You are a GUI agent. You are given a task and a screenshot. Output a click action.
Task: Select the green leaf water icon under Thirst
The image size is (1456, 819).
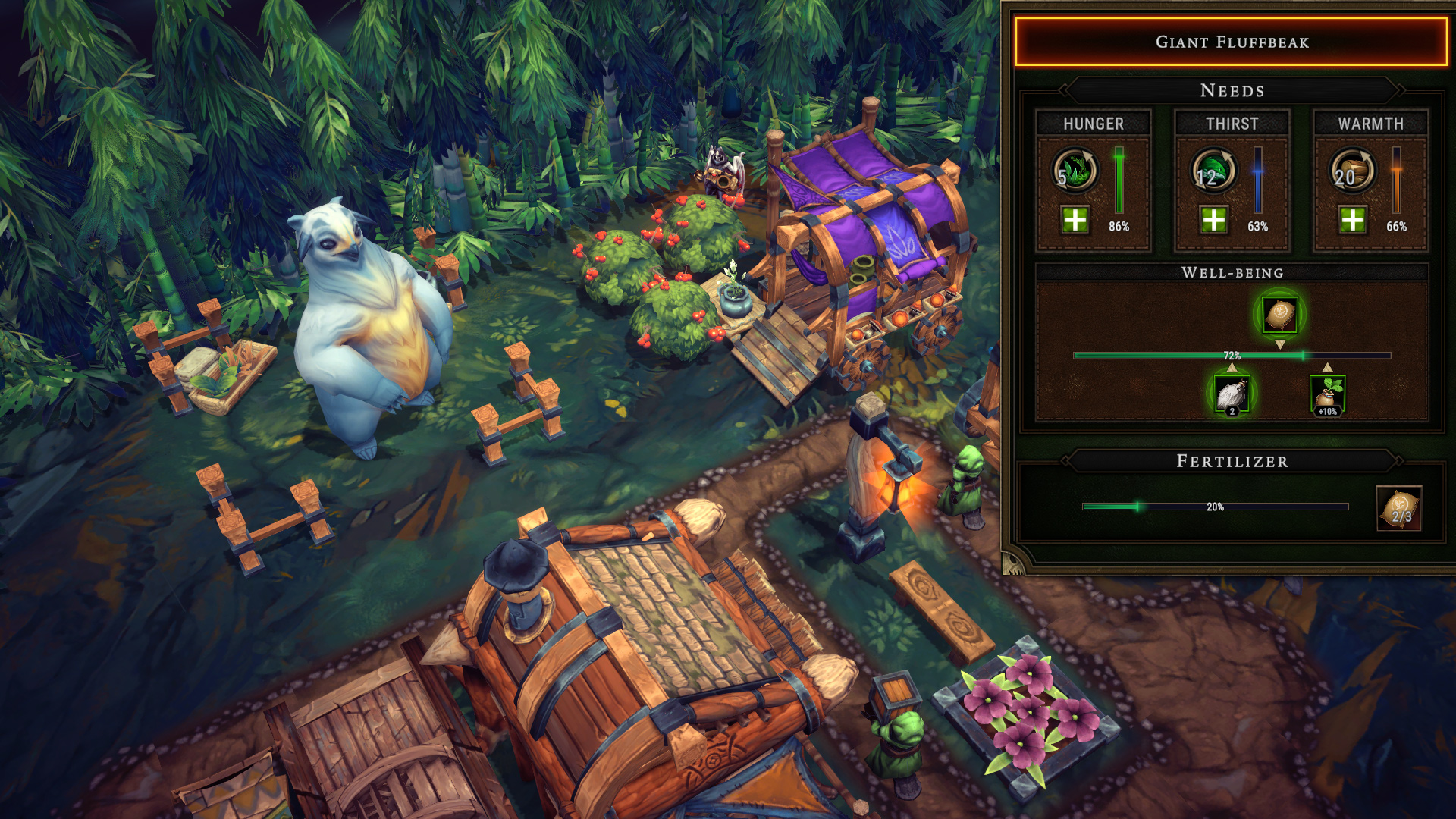1213,171
